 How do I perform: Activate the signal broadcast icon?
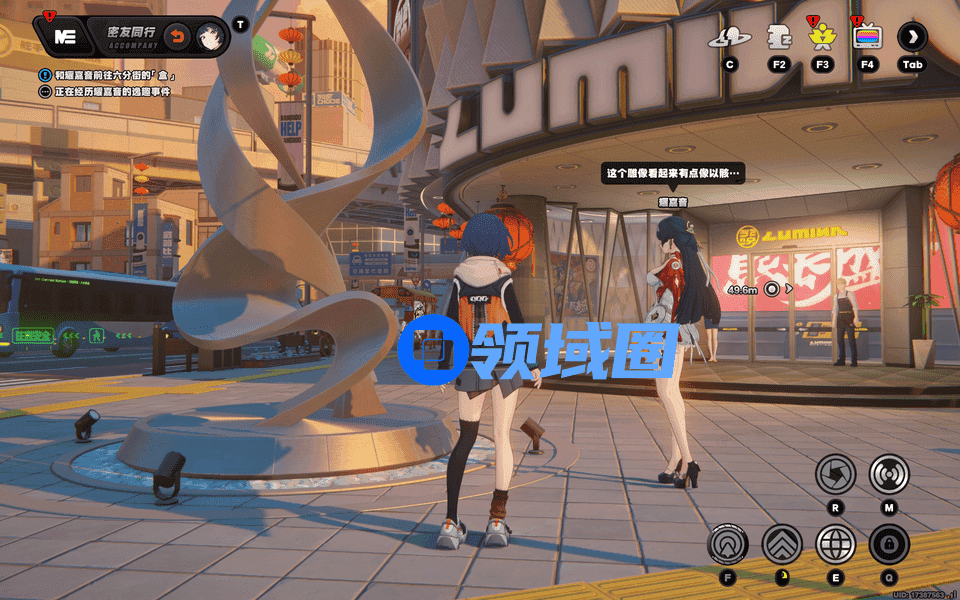(888, 473)
